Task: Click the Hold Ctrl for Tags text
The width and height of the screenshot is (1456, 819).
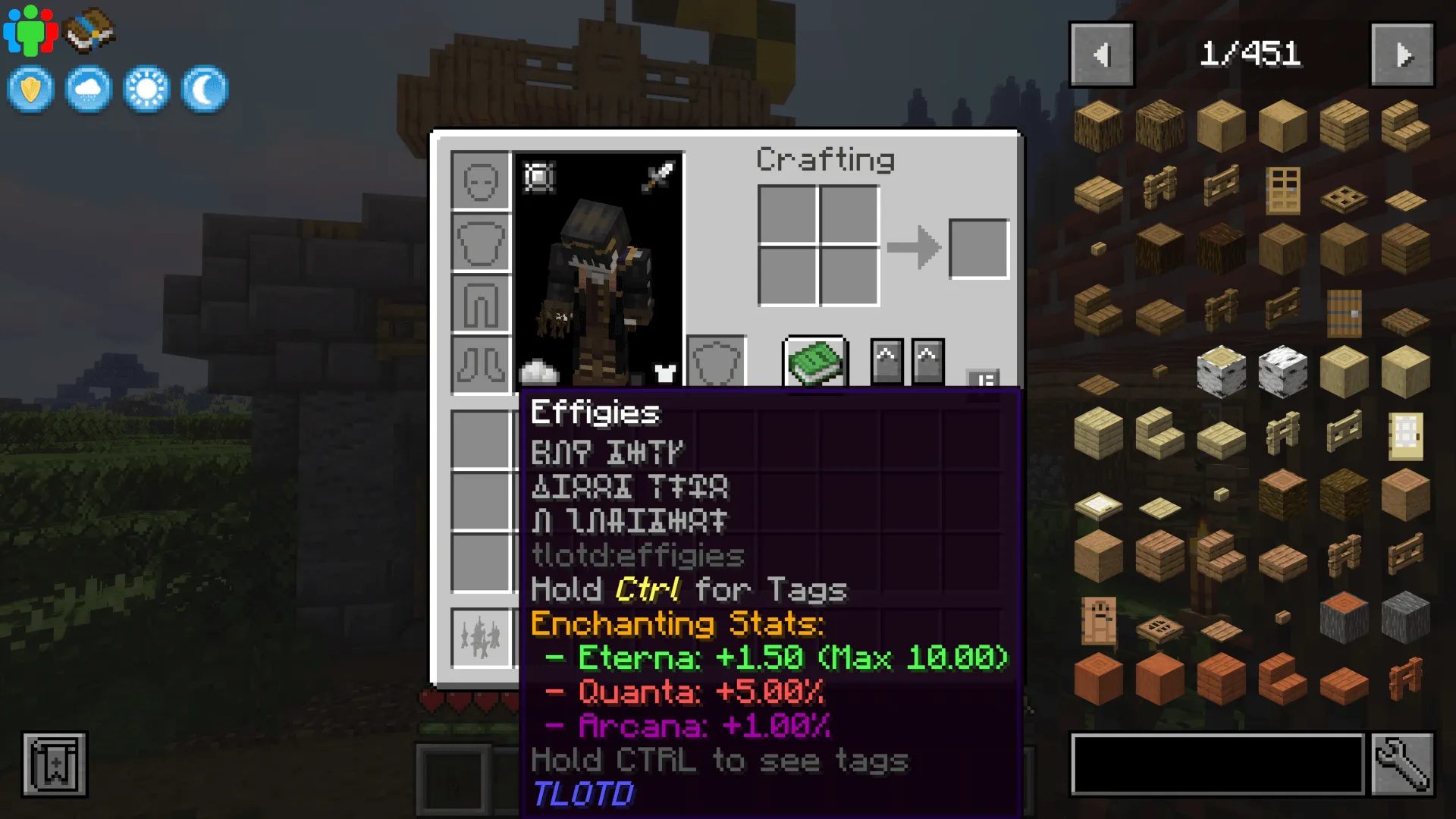Action: [x=689, y=589]
